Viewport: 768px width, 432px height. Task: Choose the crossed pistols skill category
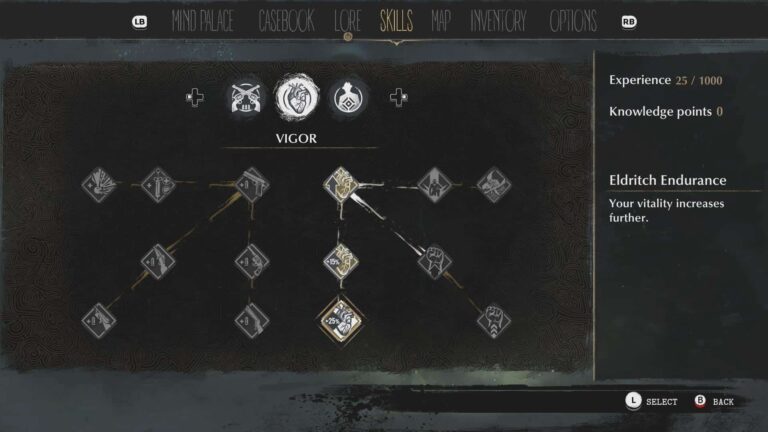[x=245, y=96]
